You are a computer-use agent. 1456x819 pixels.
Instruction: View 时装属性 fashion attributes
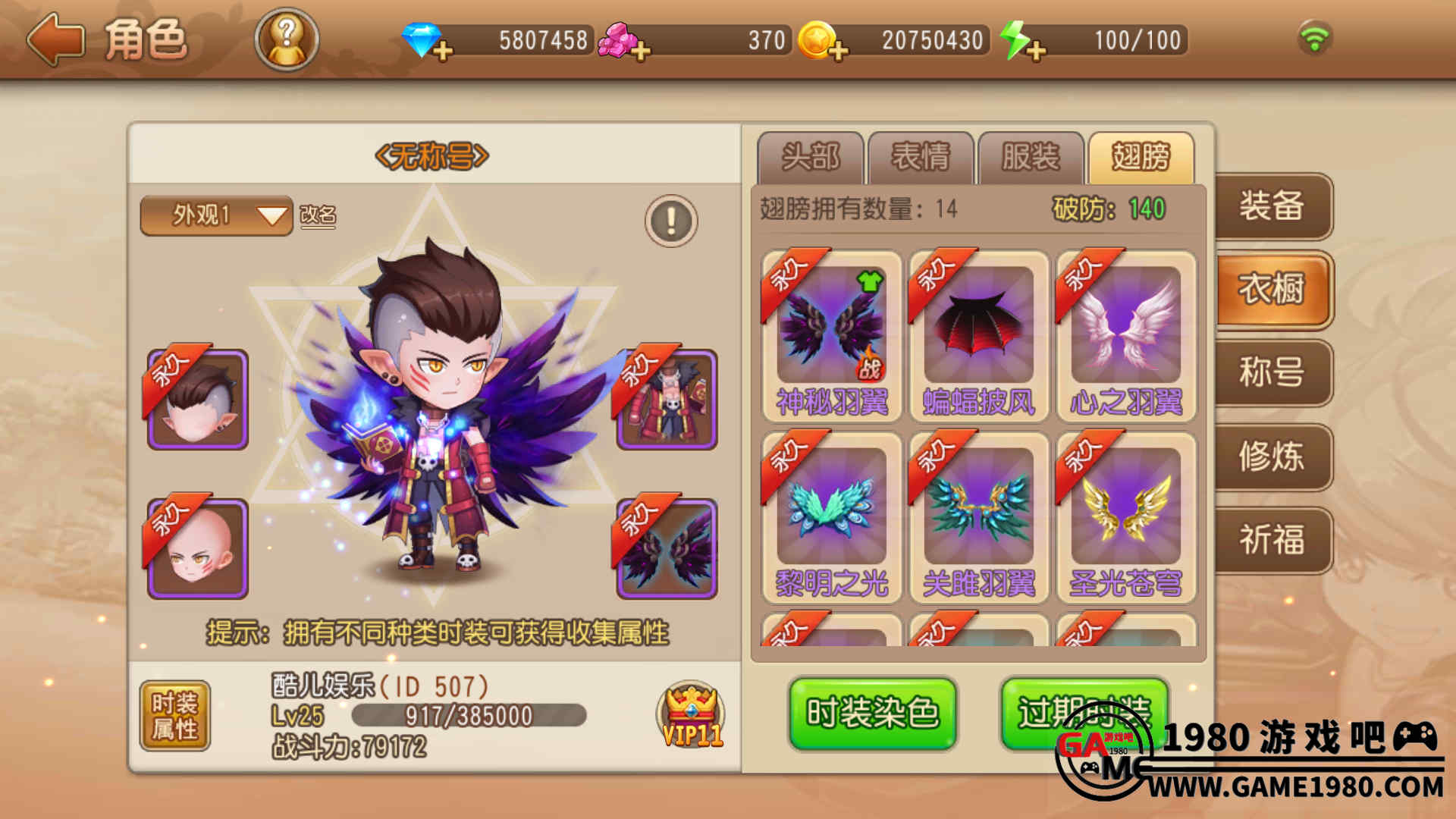point(175,716)
